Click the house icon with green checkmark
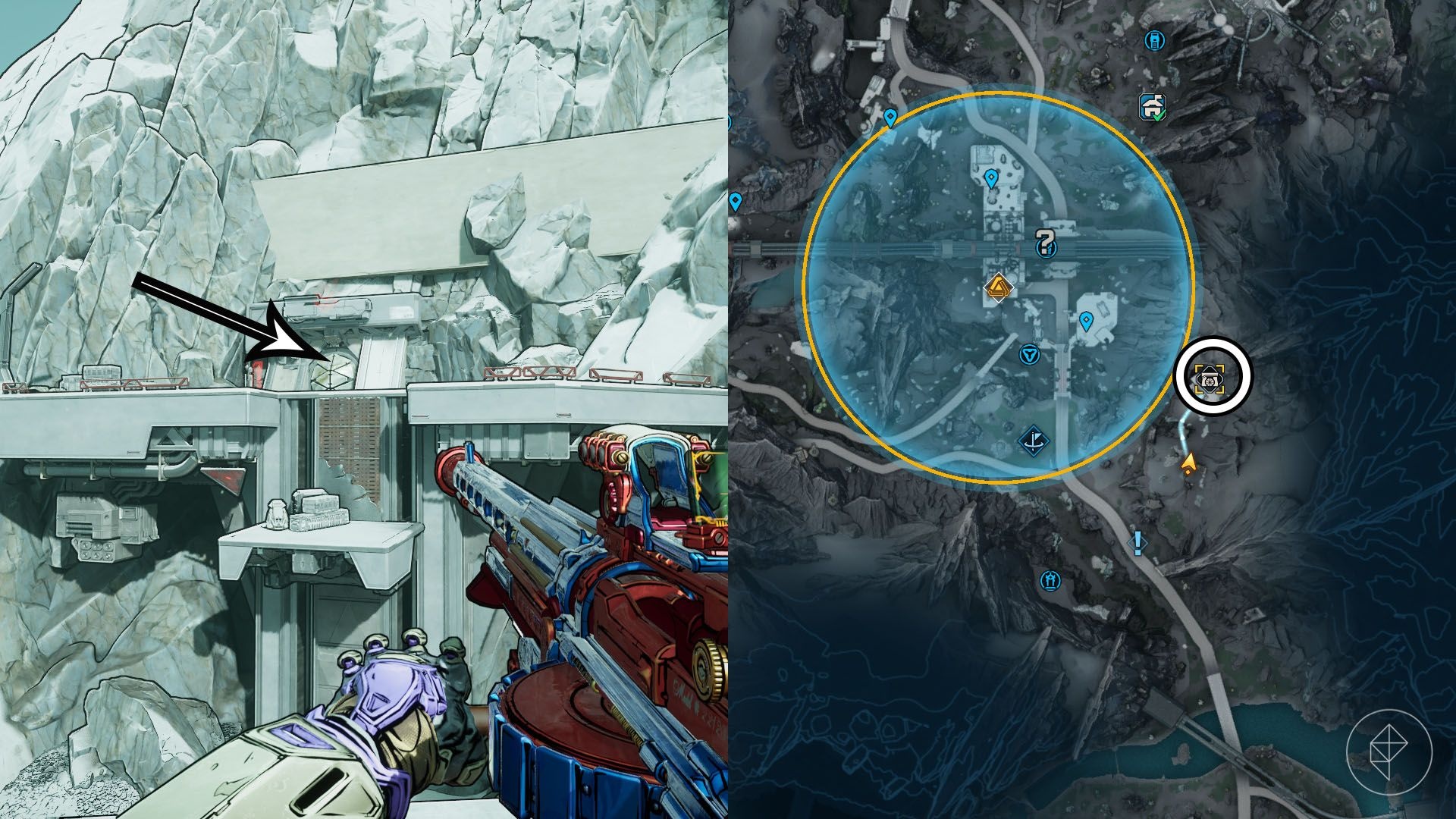The height and width of the screenshot is (819, 1456). click(1153, 107)
